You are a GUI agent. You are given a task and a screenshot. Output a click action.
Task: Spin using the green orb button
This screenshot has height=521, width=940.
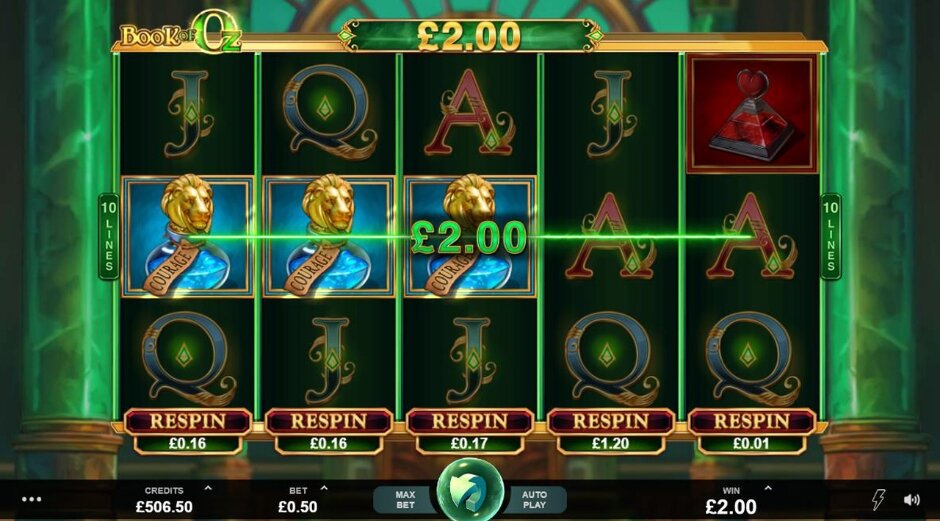(x=469, y=490)
